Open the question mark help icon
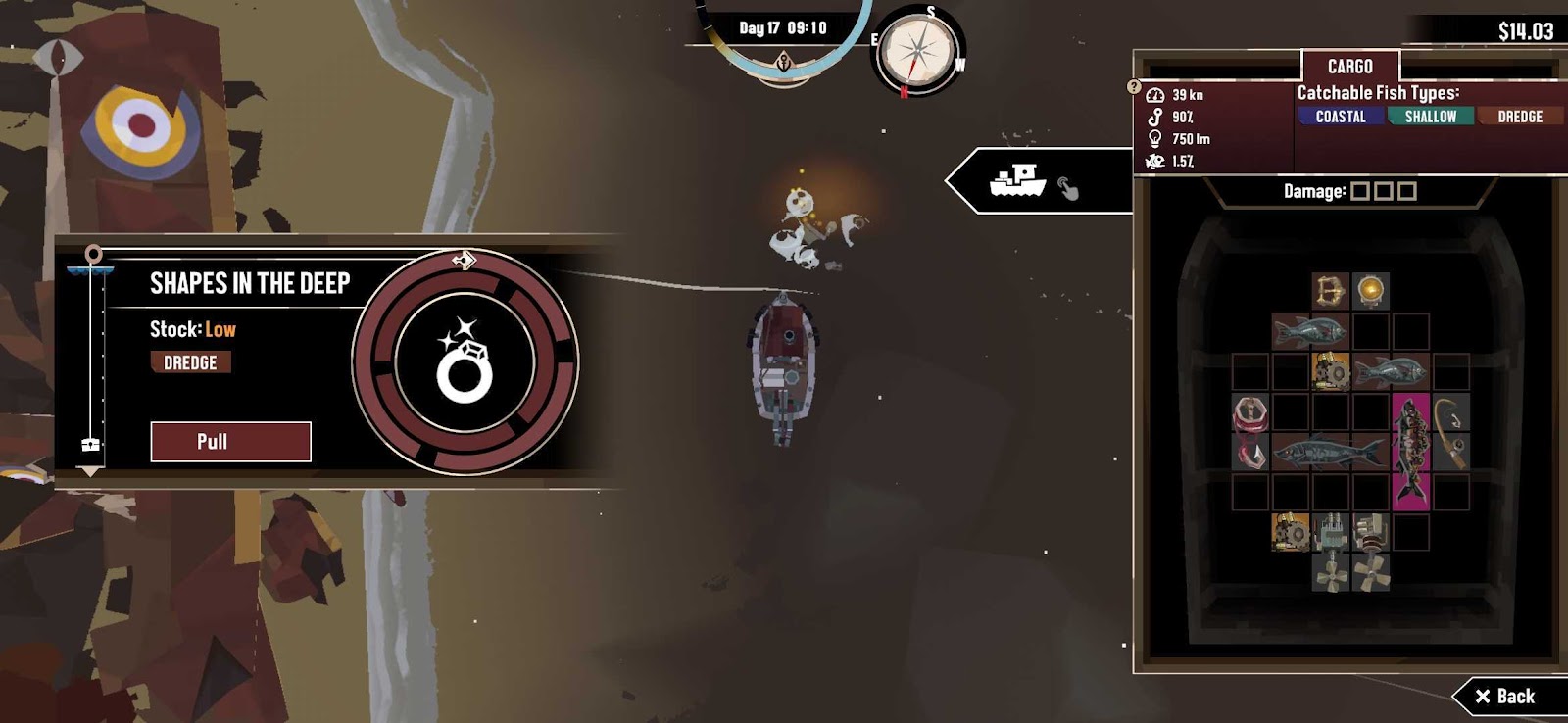This screenshot has height=723, width=1568. pyautogui.click(x=1134, y=87)
